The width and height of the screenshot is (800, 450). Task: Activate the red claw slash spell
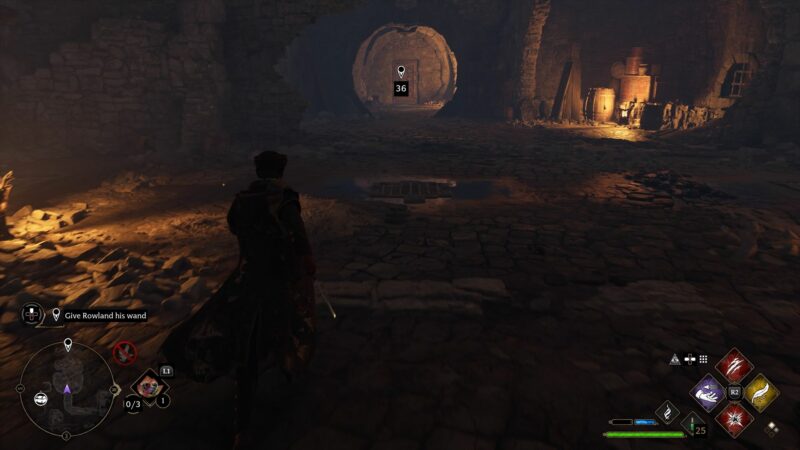tap(734, 365)
